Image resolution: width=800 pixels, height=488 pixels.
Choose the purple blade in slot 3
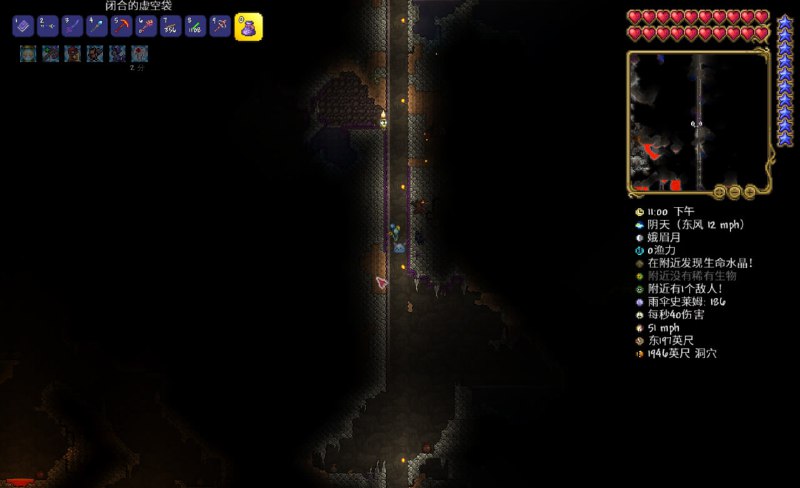click(72, 27)
